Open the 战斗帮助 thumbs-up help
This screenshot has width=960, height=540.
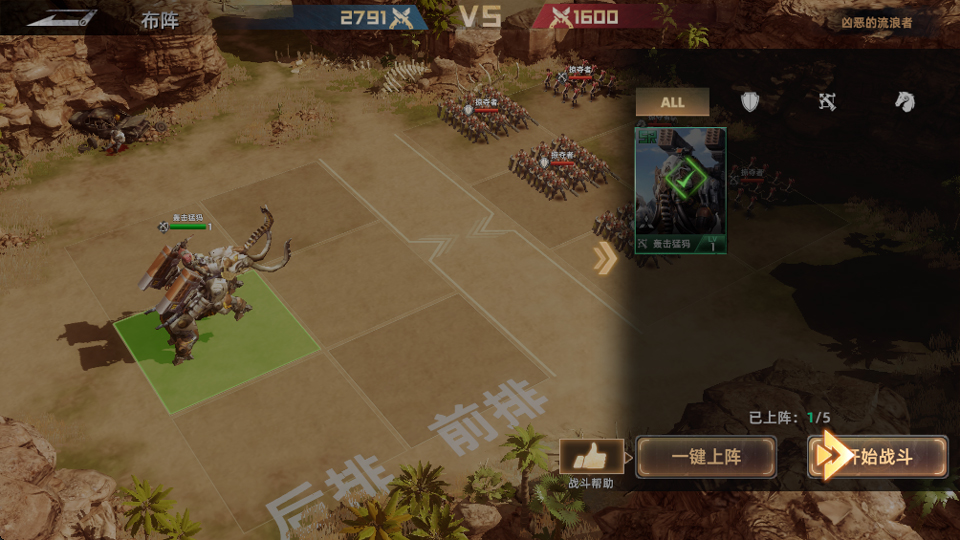coord(591,458)
